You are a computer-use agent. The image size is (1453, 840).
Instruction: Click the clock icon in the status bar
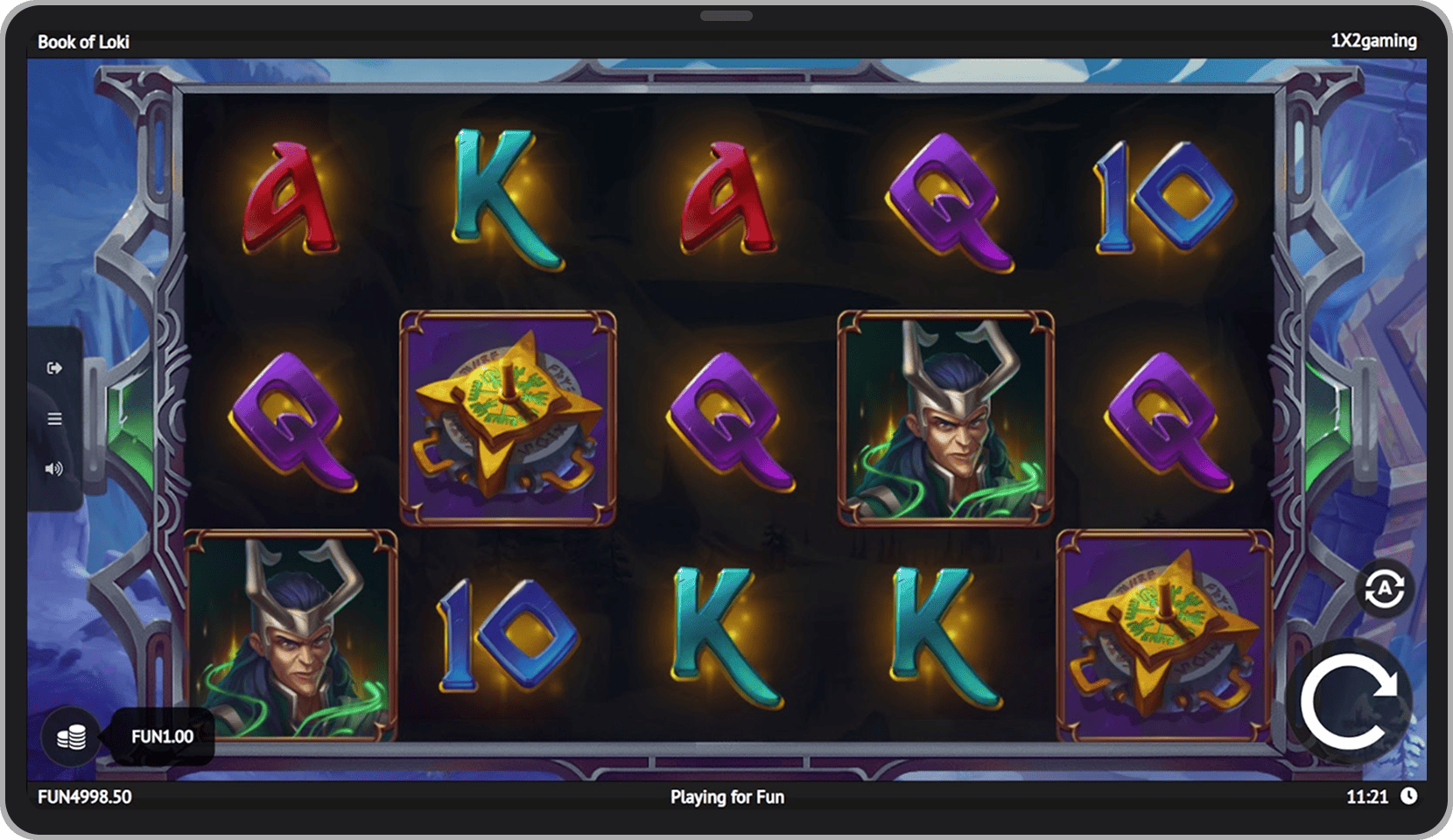click(1411, 797)
